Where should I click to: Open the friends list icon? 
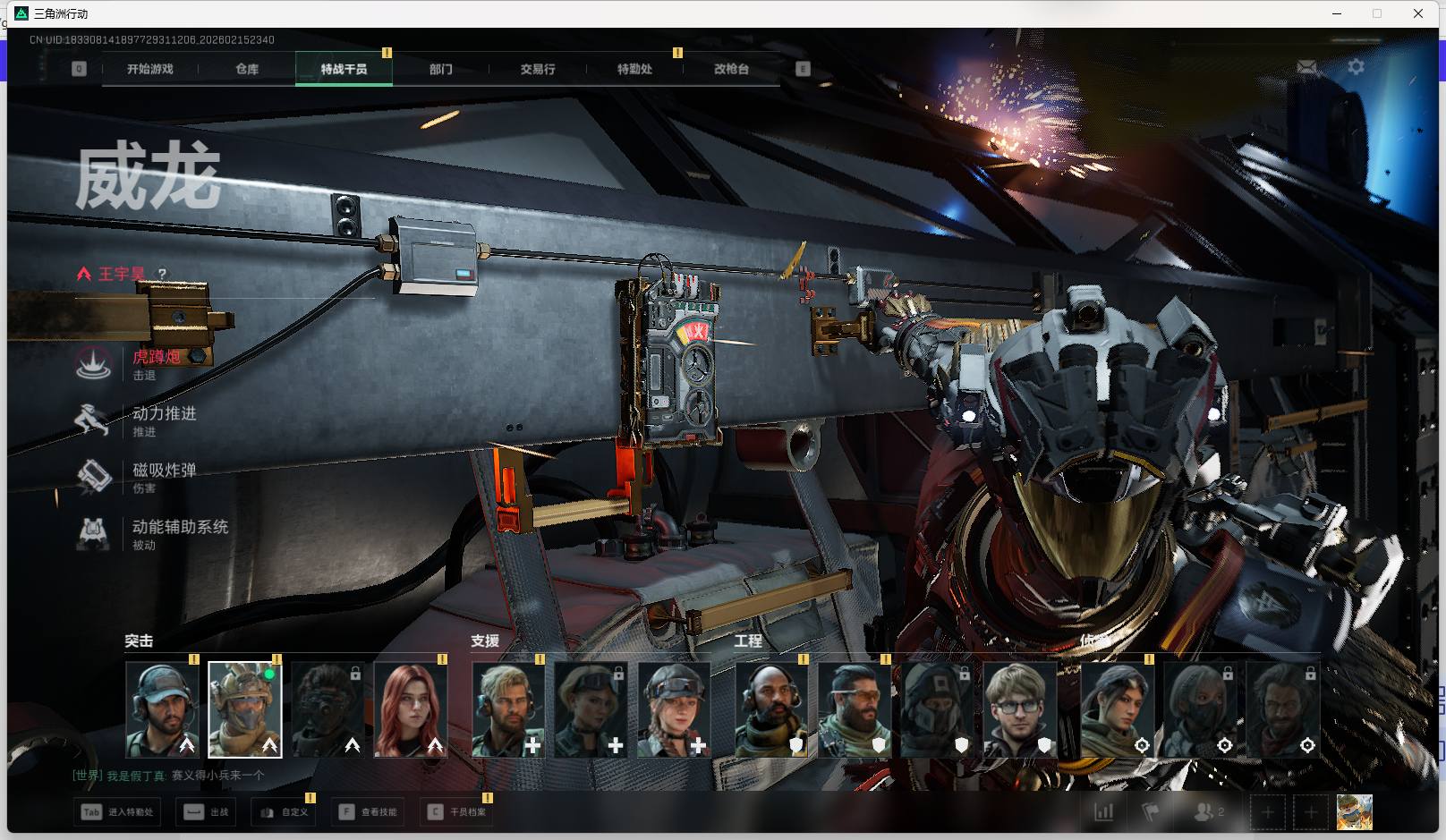pos(1208,812)
